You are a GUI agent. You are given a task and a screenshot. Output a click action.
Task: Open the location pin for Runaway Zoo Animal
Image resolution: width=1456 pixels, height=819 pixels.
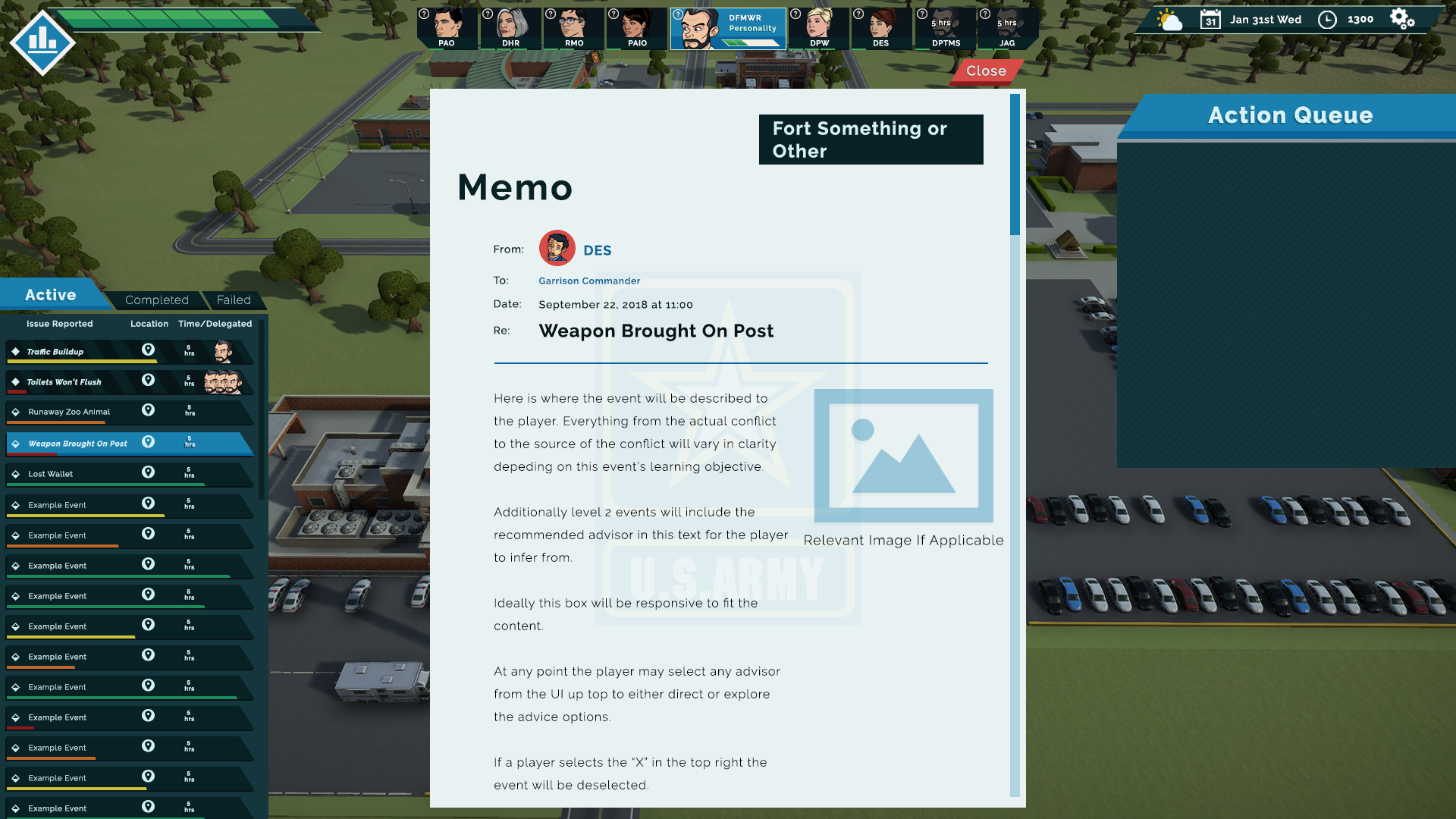tap(149, 410)
